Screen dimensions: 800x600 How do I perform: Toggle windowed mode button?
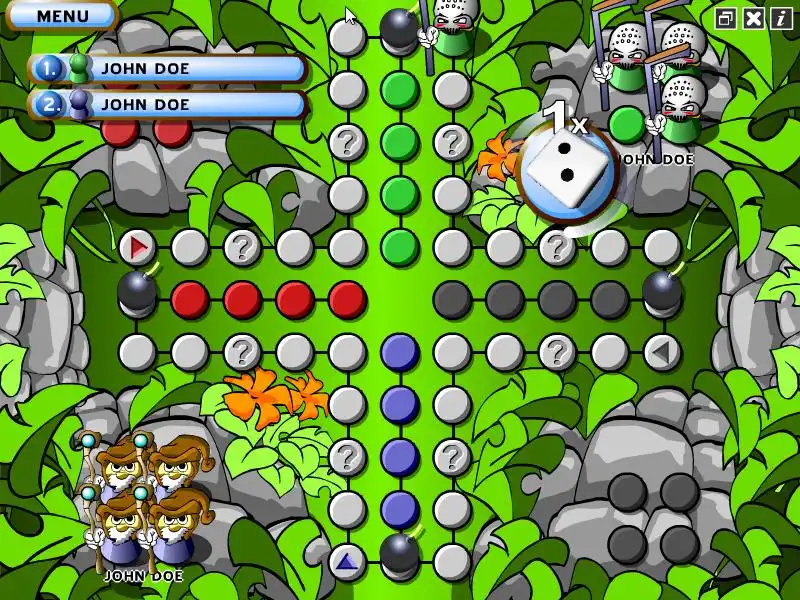[727, 18]
